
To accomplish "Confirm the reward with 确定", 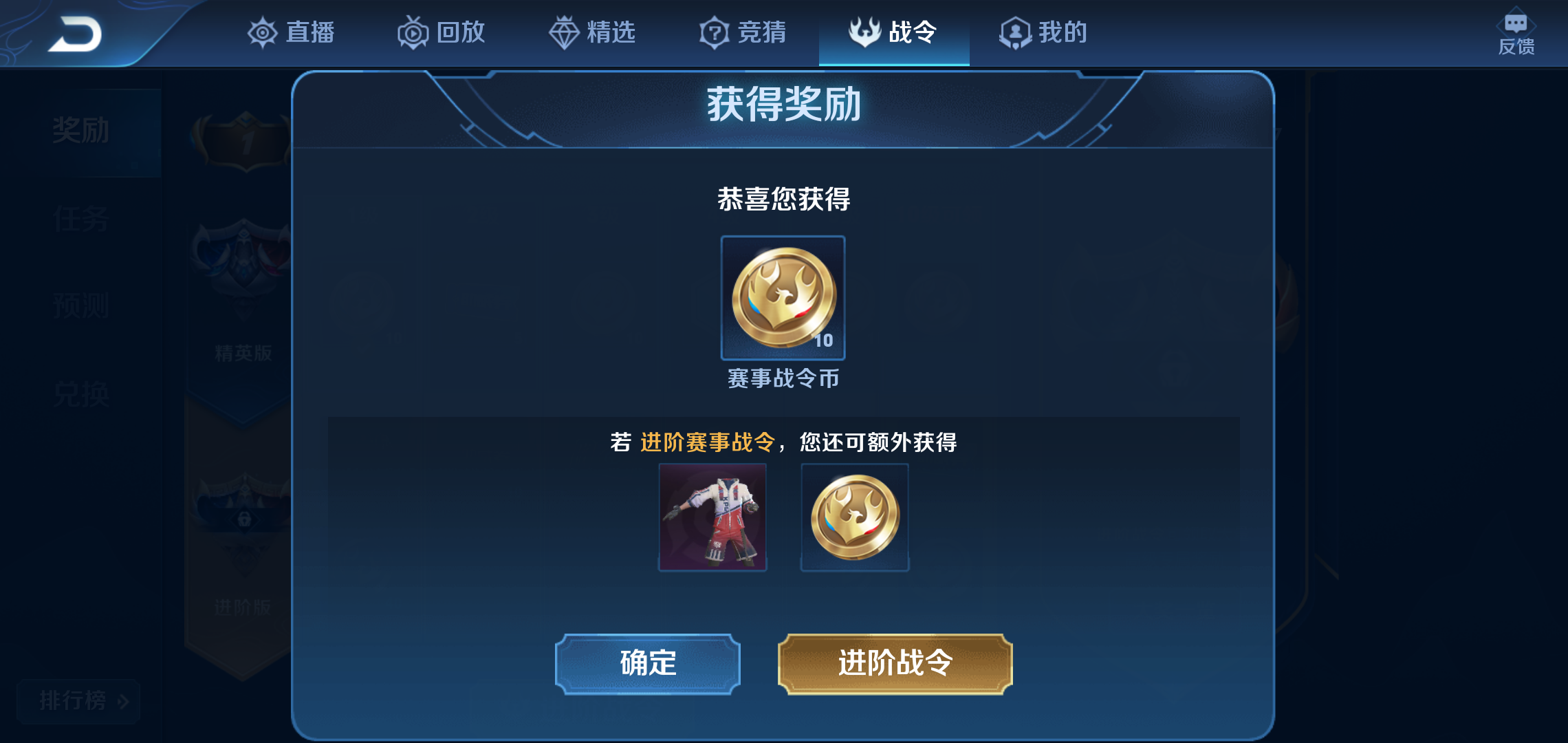I will coord(647,663).
